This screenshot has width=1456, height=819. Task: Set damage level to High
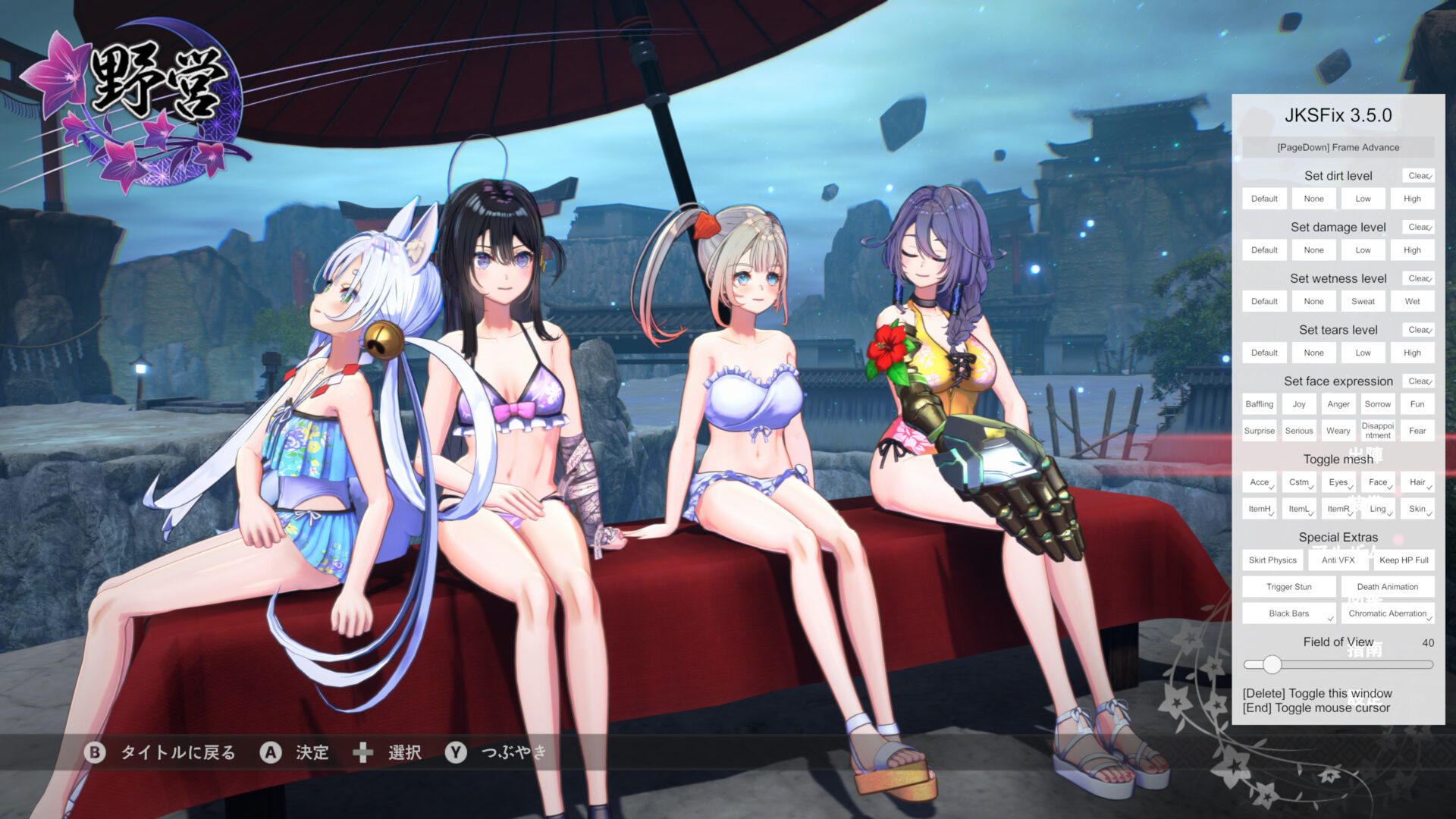click(x=1412, y=249)
